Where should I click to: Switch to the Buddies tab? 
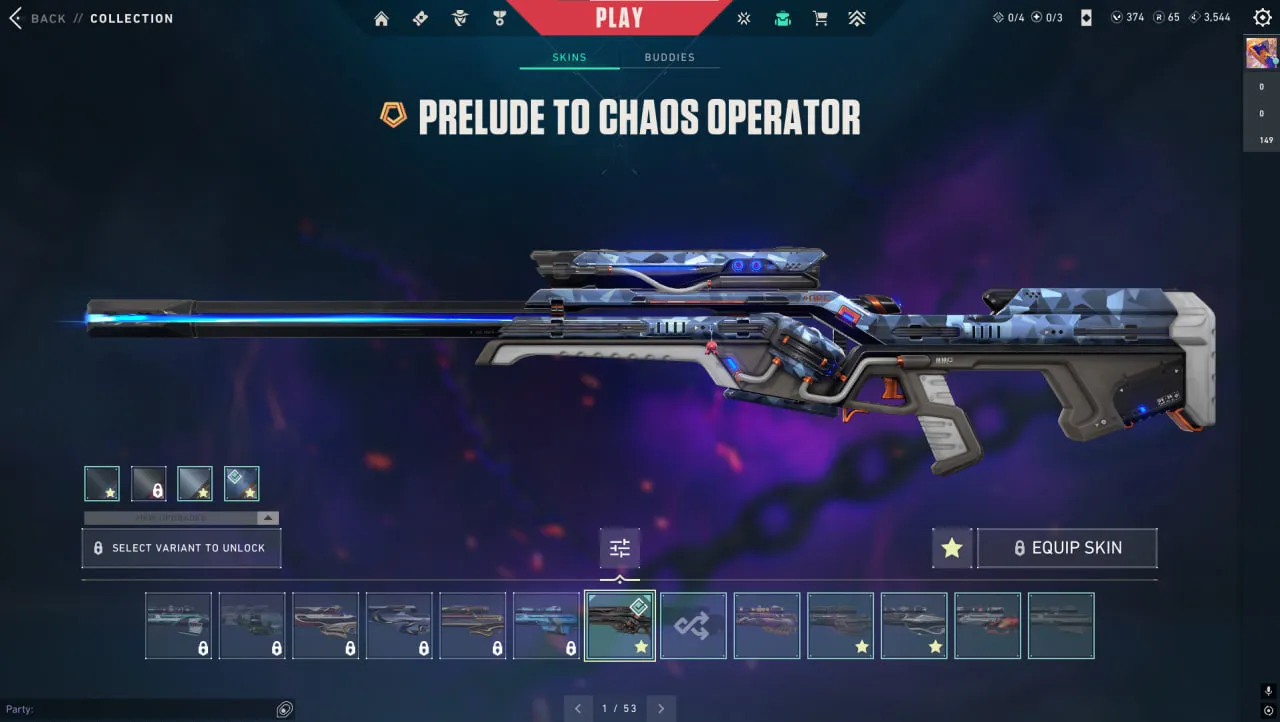(x=670, y=57)
